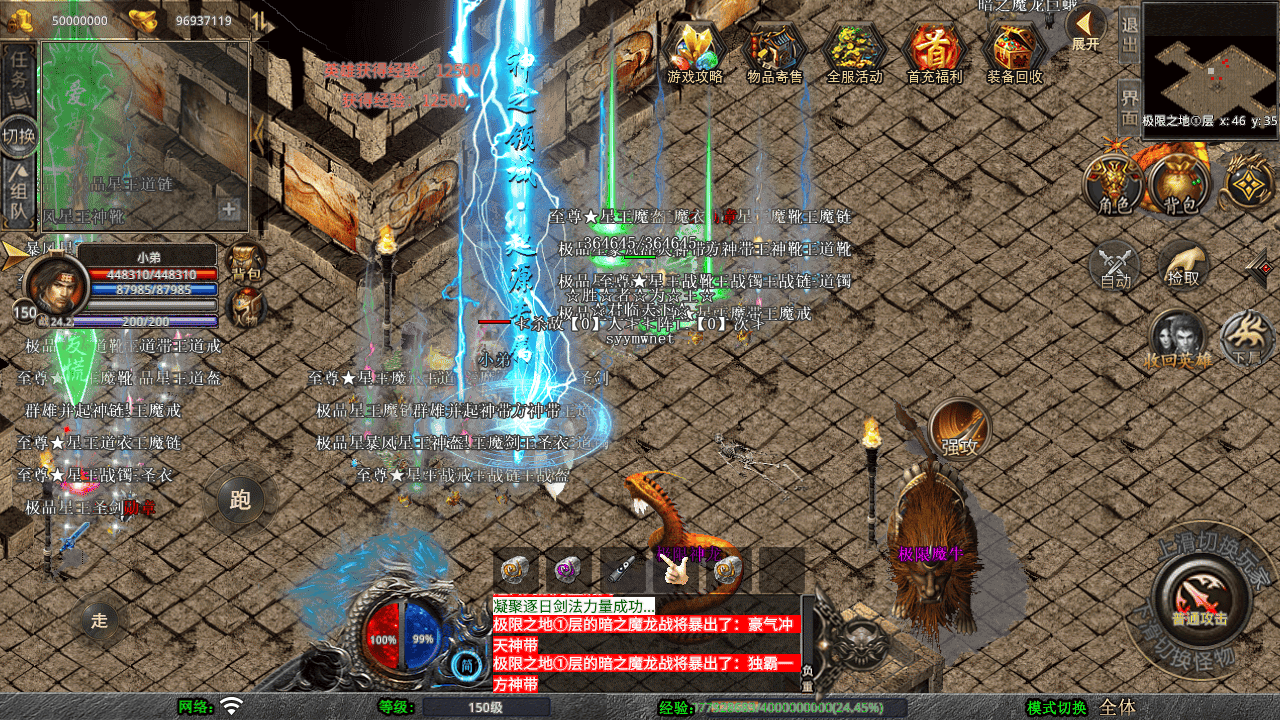Open the 游戏攻略 game guide icon

695,53
